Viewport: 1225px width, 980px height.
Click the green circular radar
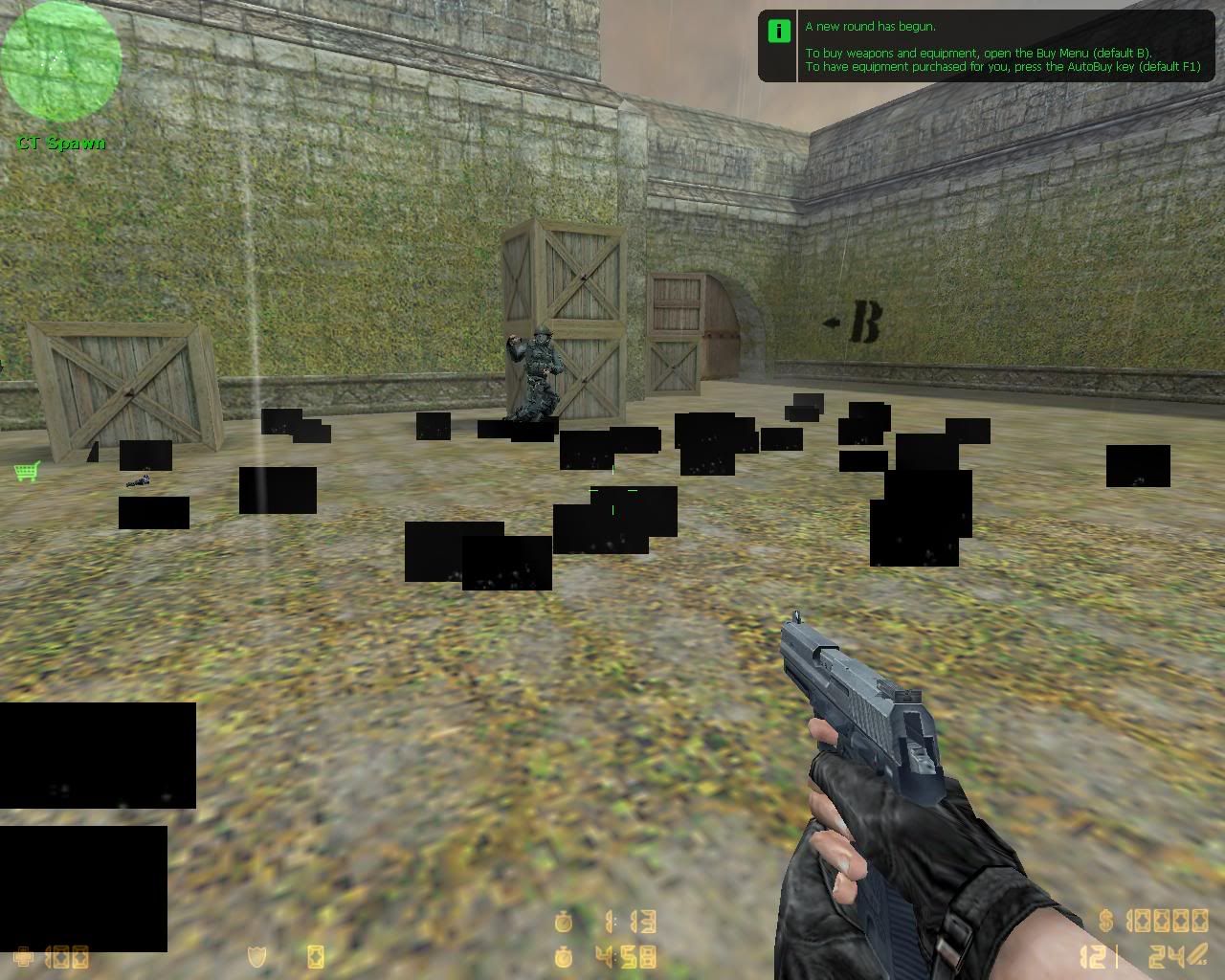click(61, 59)
